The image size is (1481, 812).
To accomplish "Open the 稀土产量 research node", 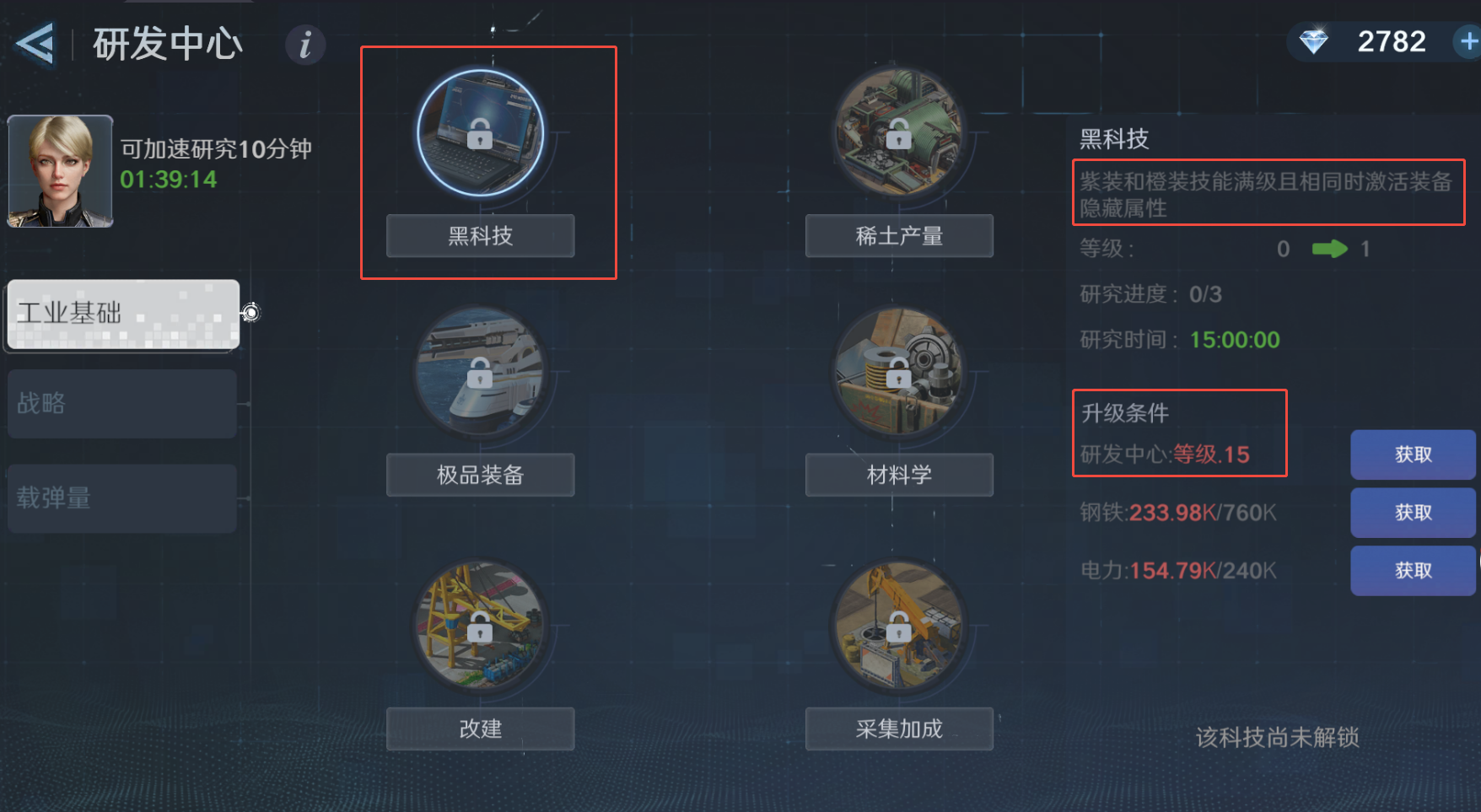I will click(899, 132).
